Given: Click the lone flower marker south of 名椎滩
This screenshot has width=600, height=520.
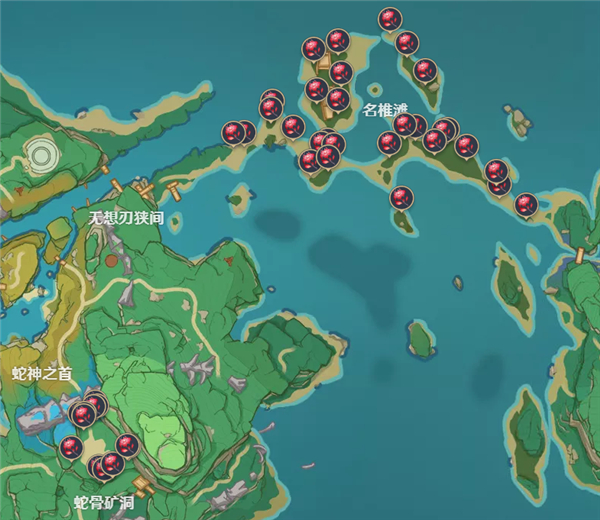Looking at the screenshot, I should [401, 198].
